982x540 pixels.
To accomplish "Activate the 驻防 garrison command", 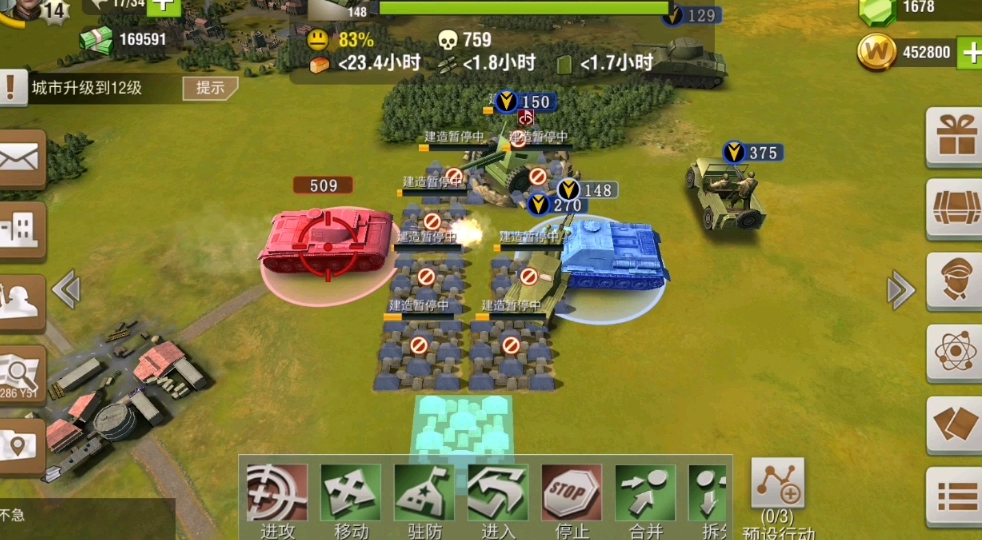I will pyautogui.click(x=424, y=493).
